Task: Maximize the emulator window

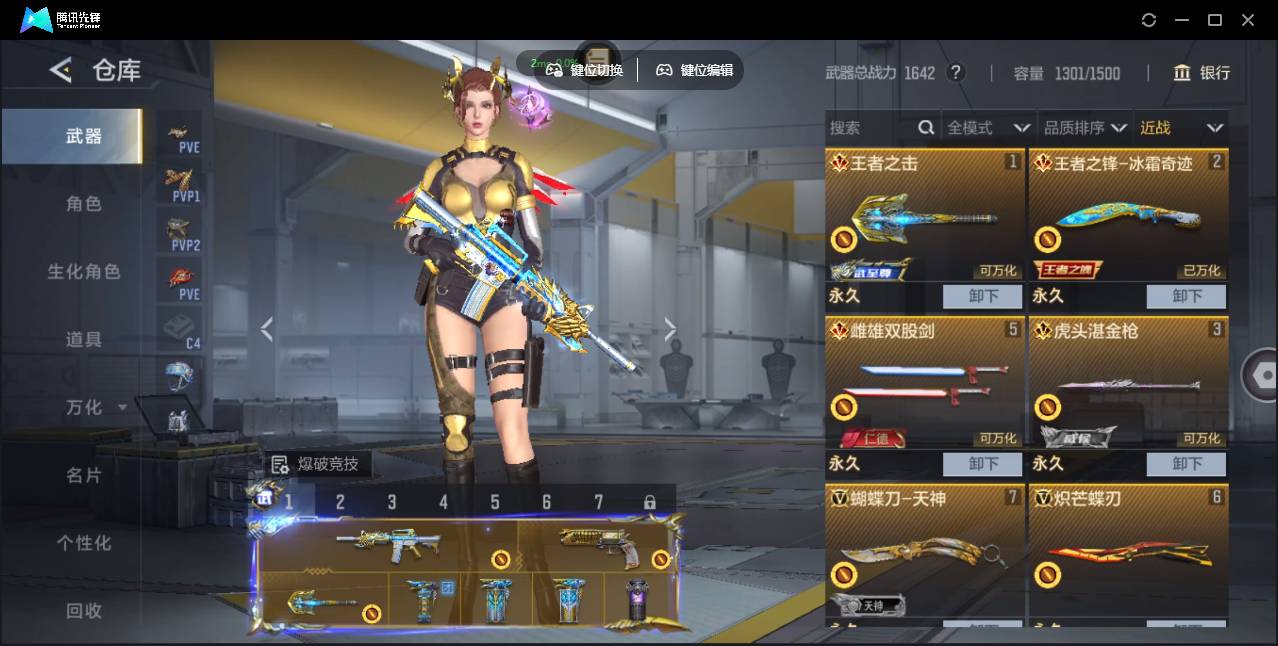Action: pos(1215,20)
